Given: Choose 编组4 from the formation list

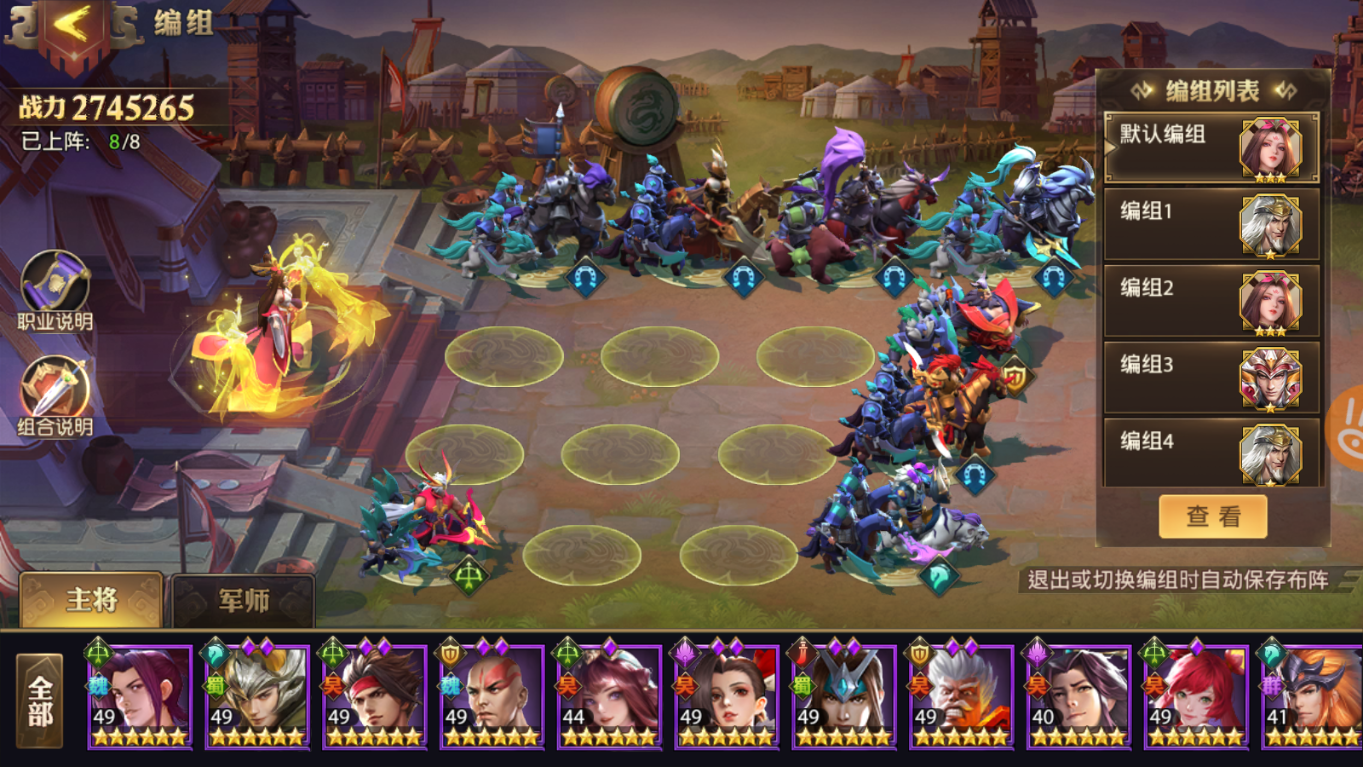Looking at the screenshot, I should [1211, 453].
